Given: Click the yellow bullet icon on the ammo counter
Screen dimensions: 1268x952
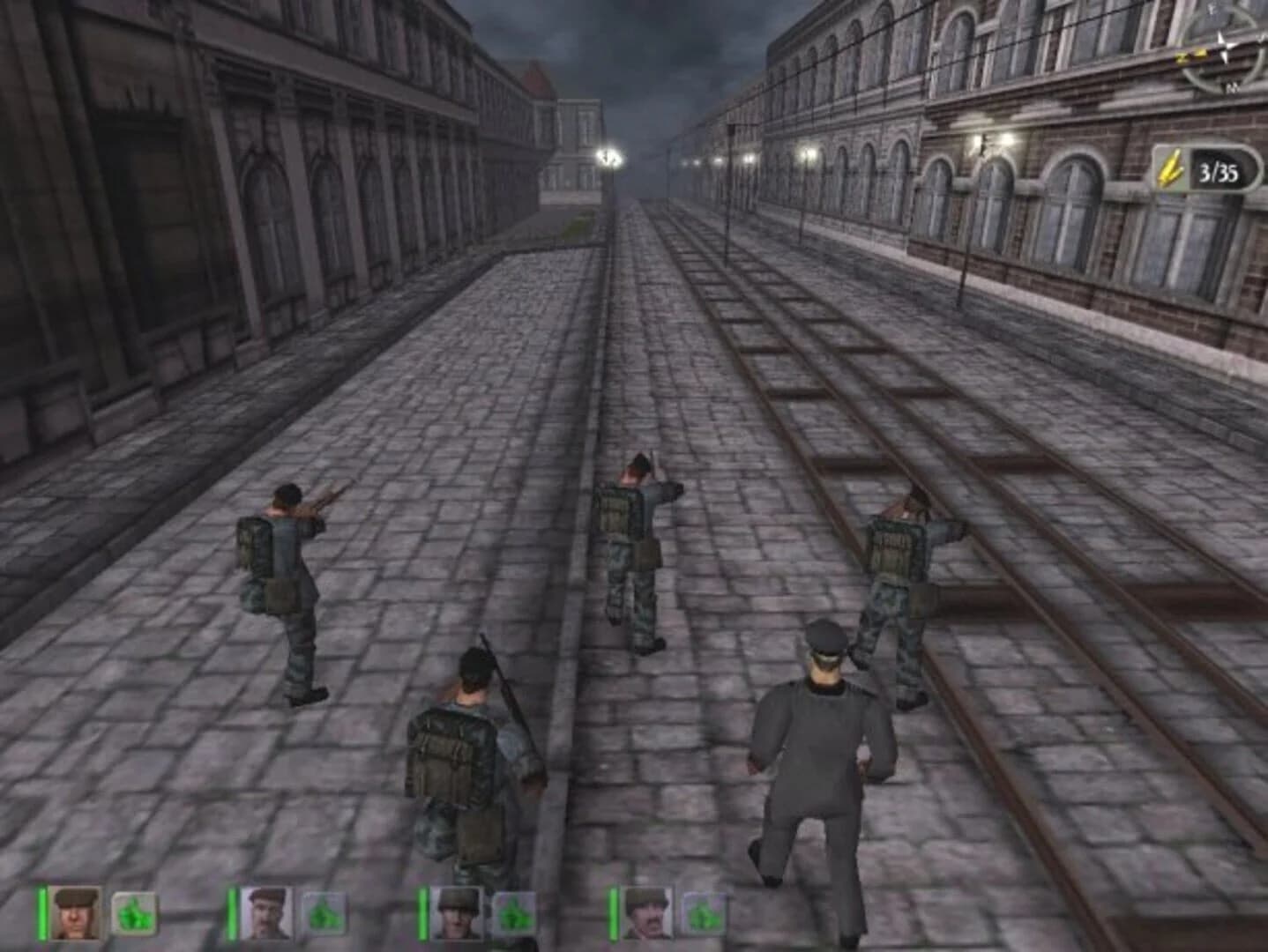Looking at the screenshot, I should (x=1171, y=167).
